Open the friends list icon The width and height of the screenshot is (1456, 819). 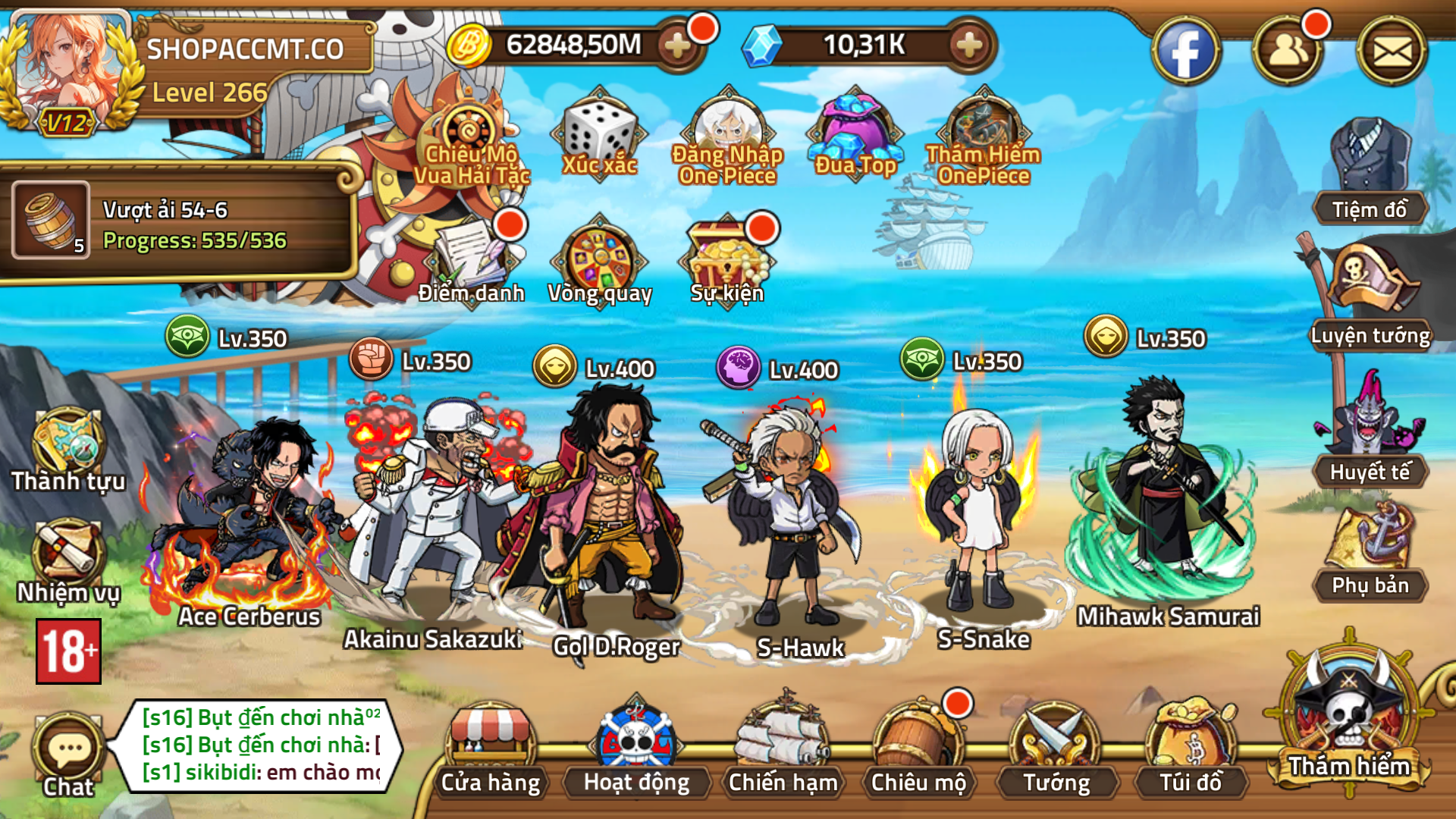coord(1288,52)
